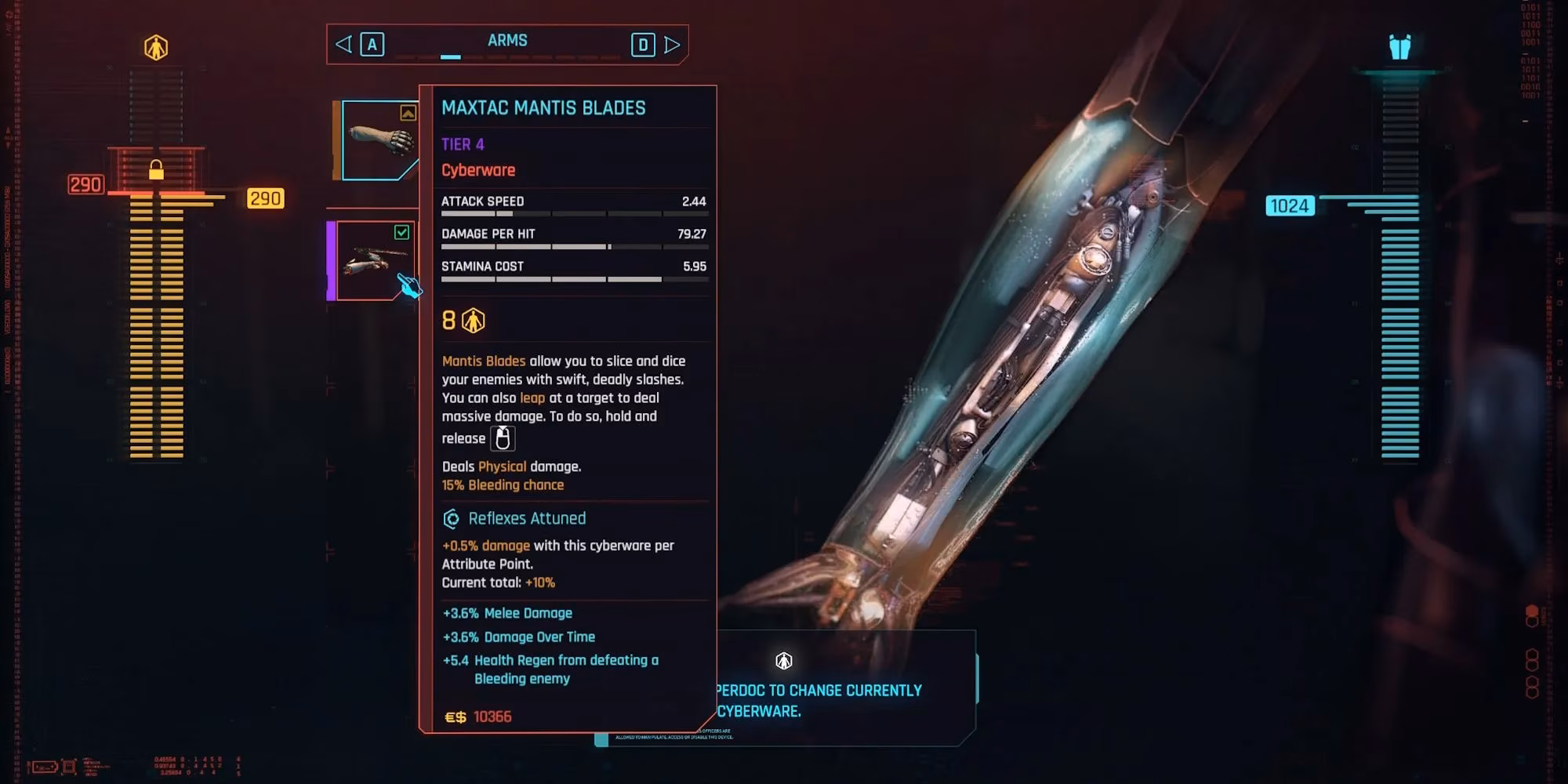Screen dimensions: 1568x784
Task: Click the orange Mantis Blades link in the description
Action: point(484,361)
